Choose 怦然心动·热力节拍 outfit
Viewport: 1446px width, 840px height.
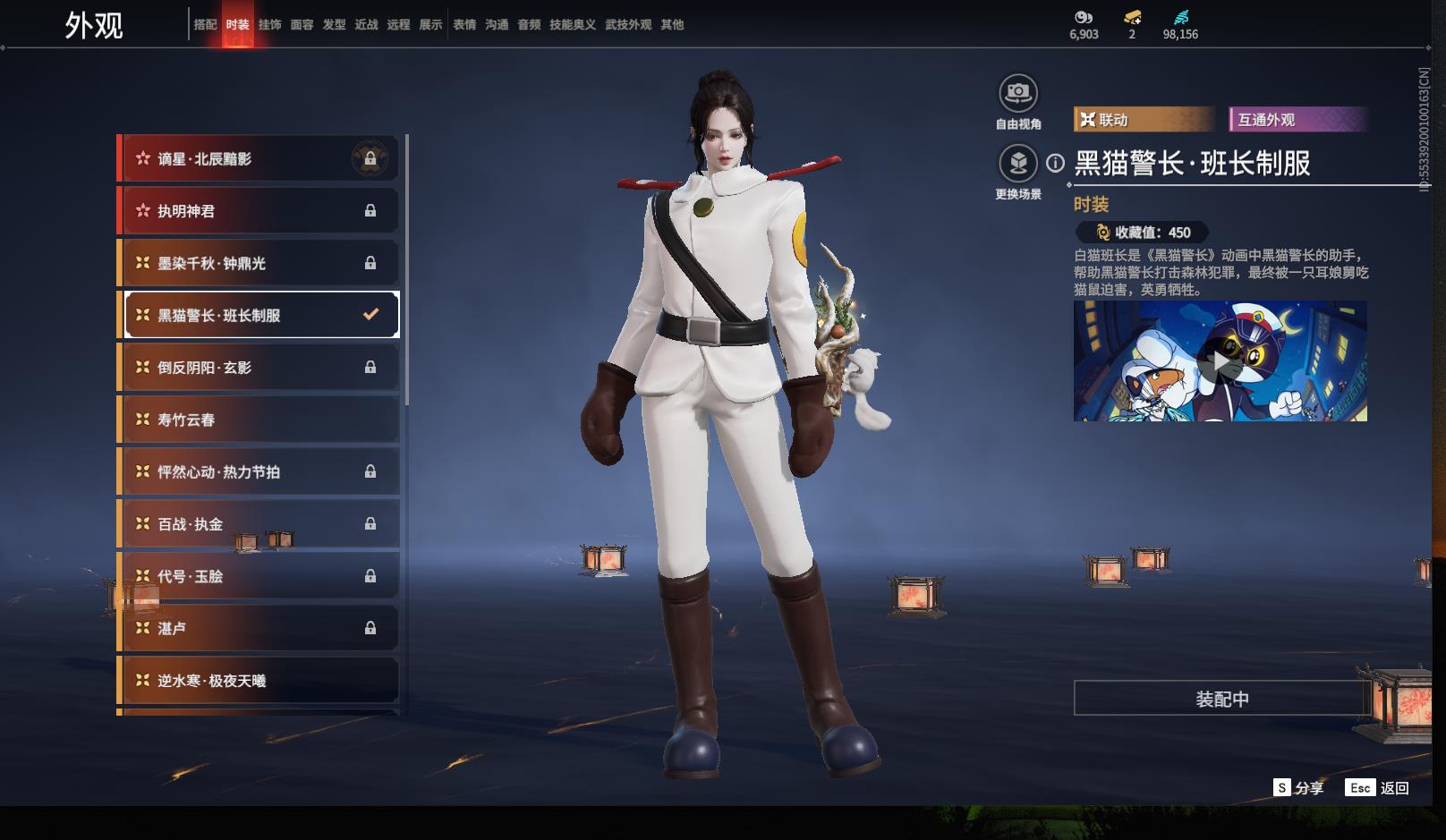pyautogui.click(x=259, y=471)
